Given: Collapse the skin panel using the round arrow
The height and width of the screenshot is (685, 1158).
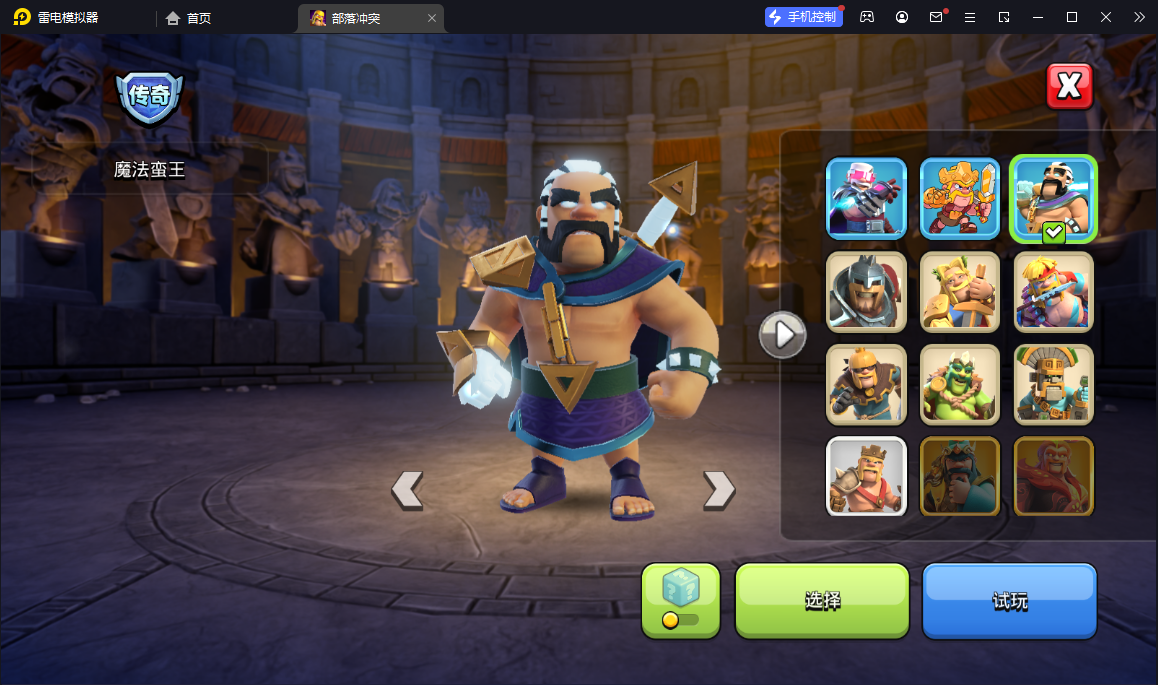Looking at the screenshot, I should [x=782, y=334].
